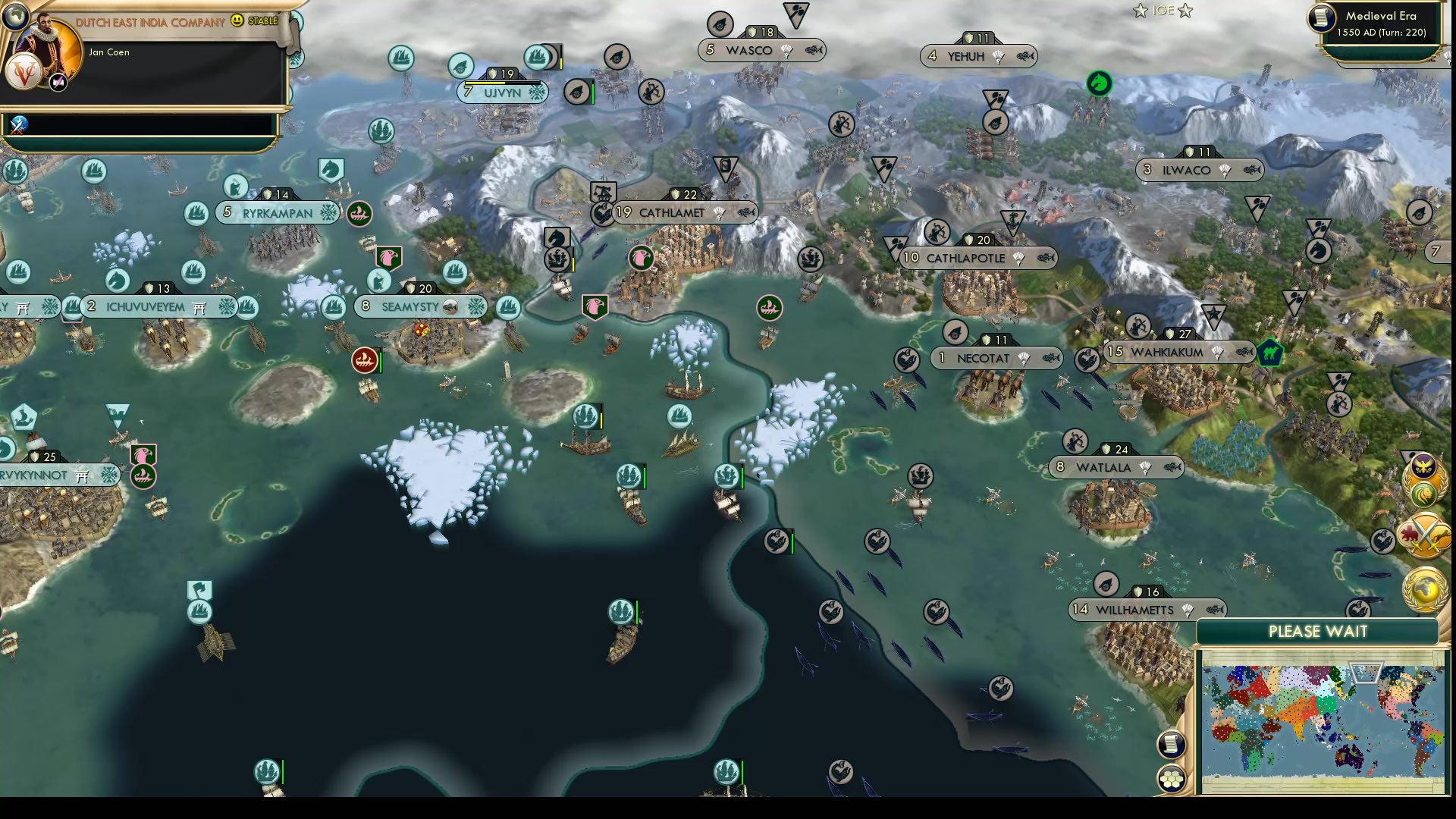Click the Dutch East India Company title banner
The height and width of the screenshot is (819, 1456).
coord(146,22)
